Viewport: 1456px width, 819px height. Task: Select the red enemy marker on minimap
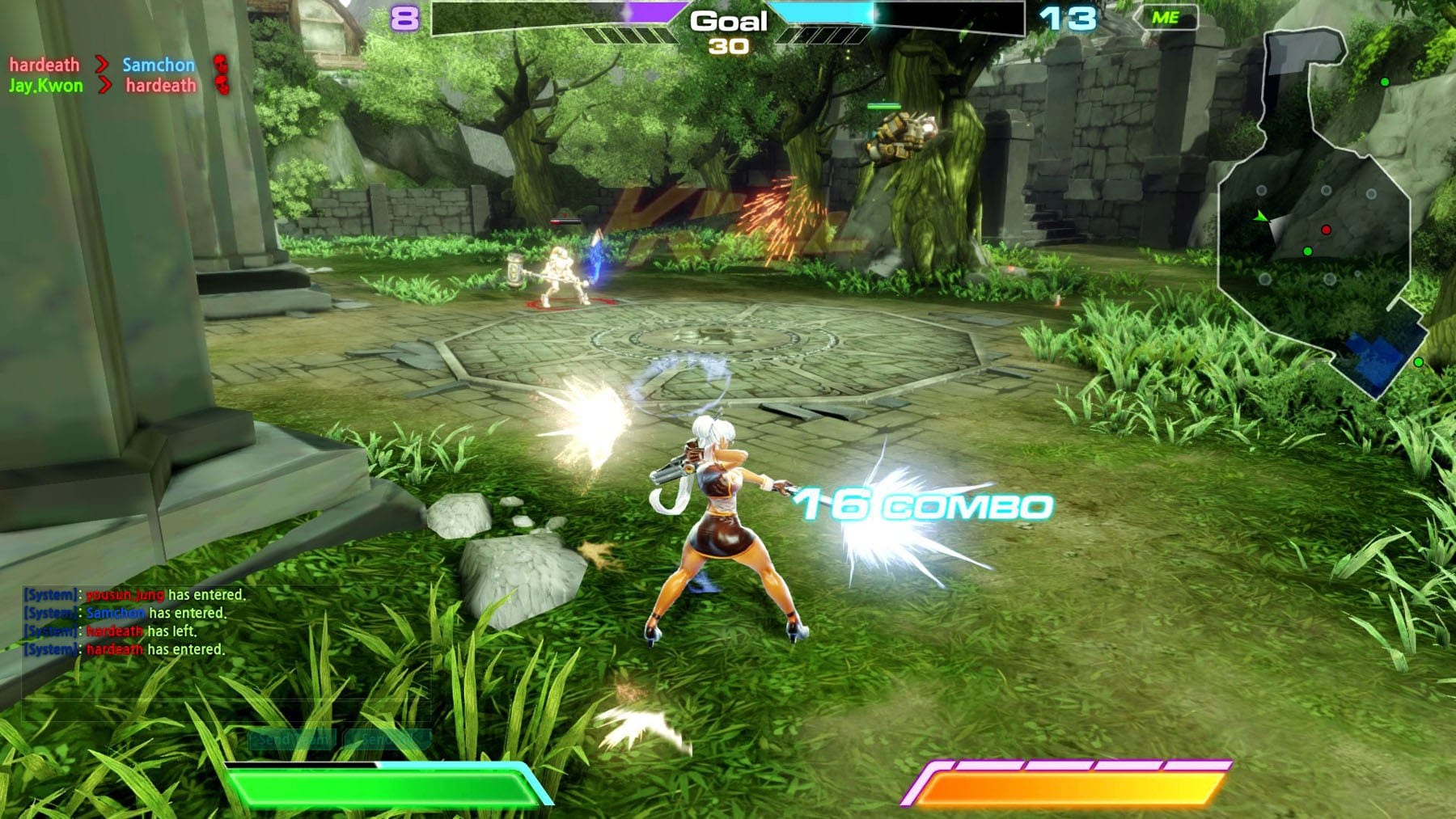pos(1326,230)
